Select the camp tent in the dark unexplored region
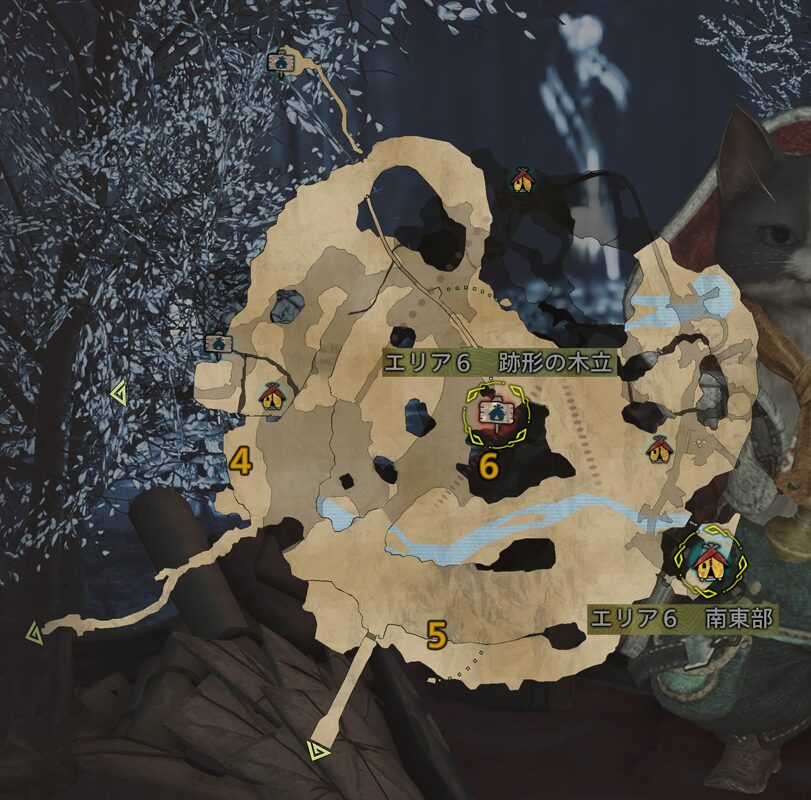This screenshot has height=800, width=811. (521, 180)
